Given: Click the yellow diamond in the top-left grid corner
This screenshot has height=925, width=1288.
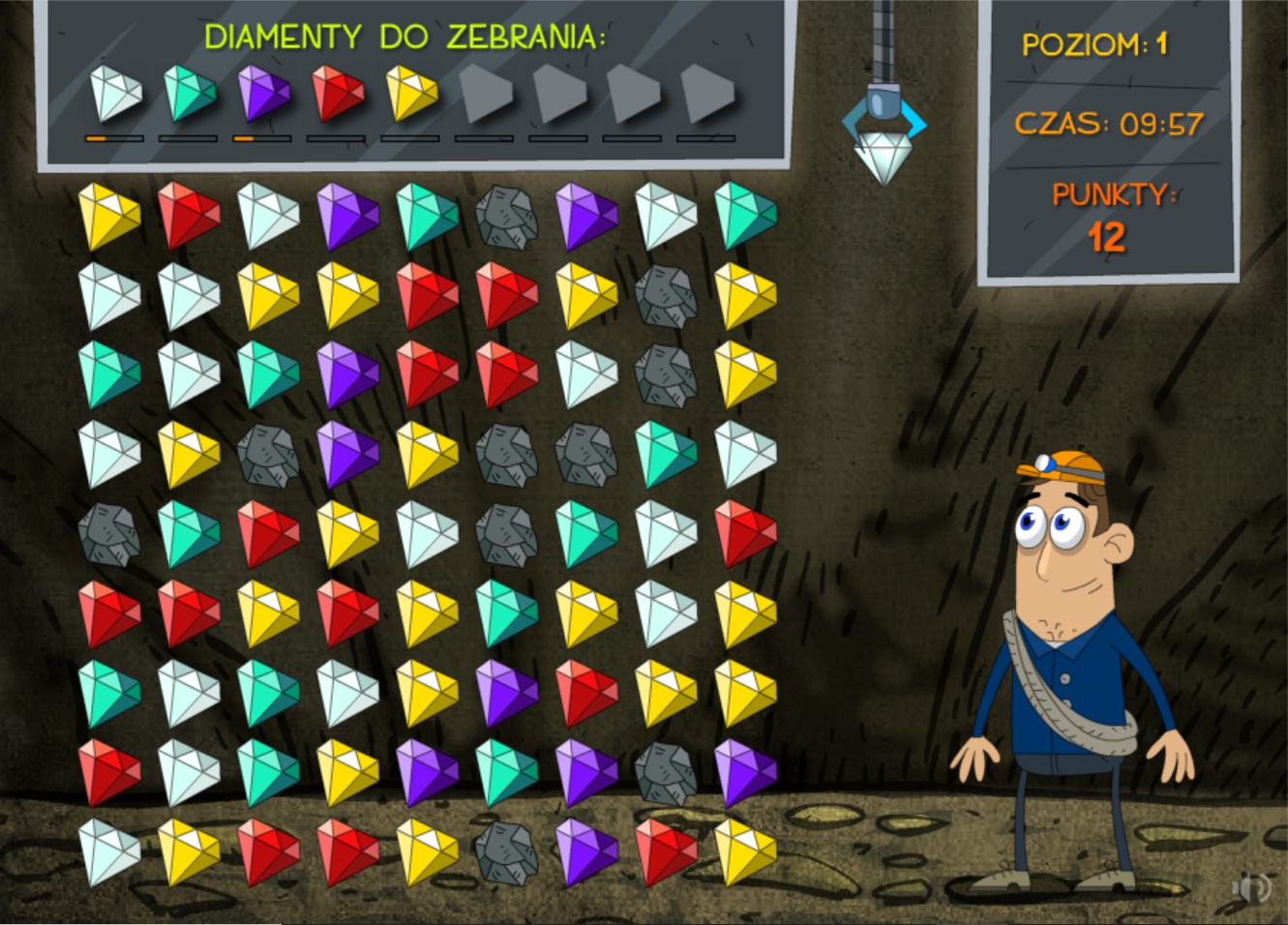Looking at the screenshot, I should click(106, 215).
